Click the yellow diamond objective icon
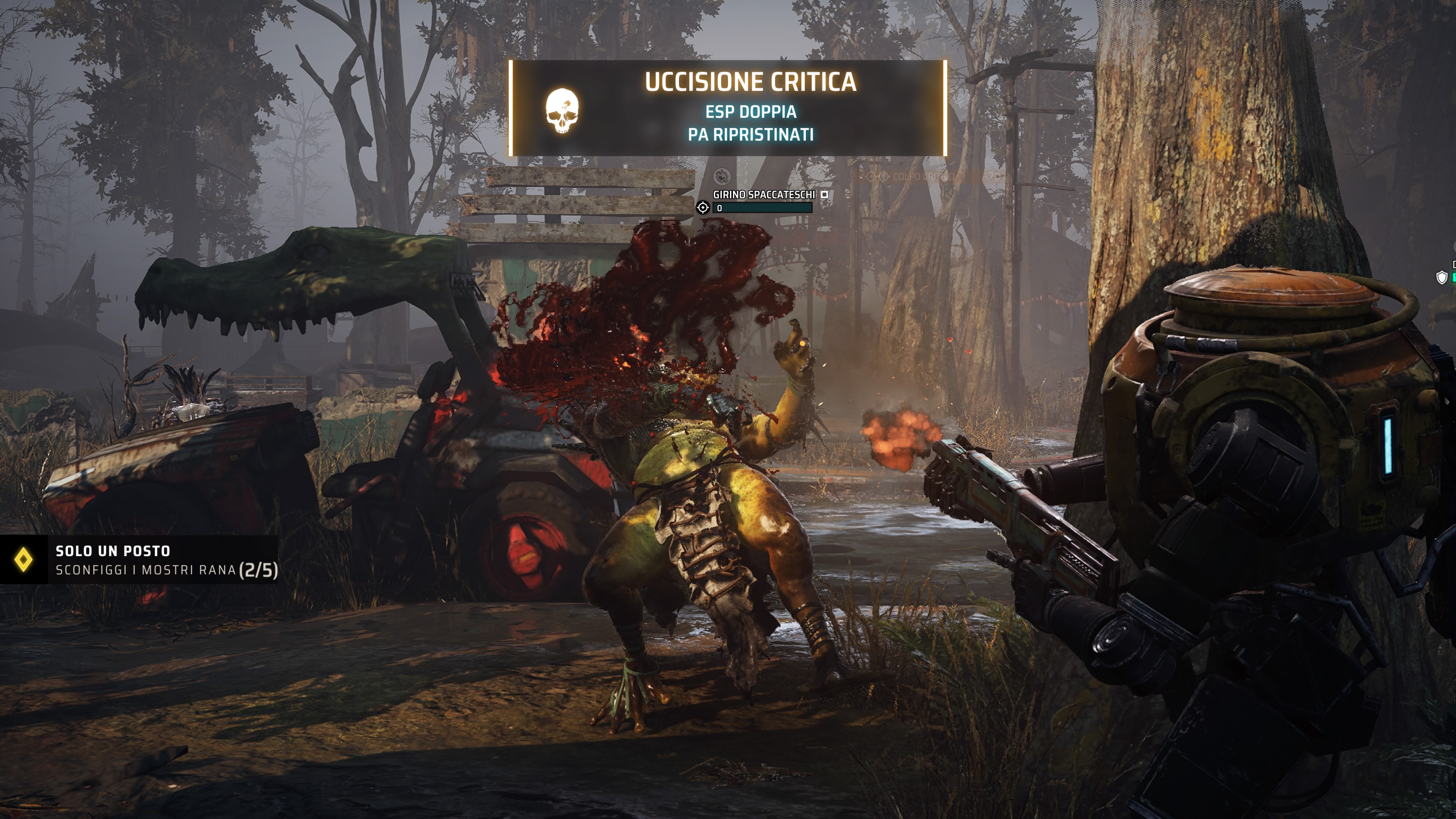1456x819 pixels. tap(23, 560)
